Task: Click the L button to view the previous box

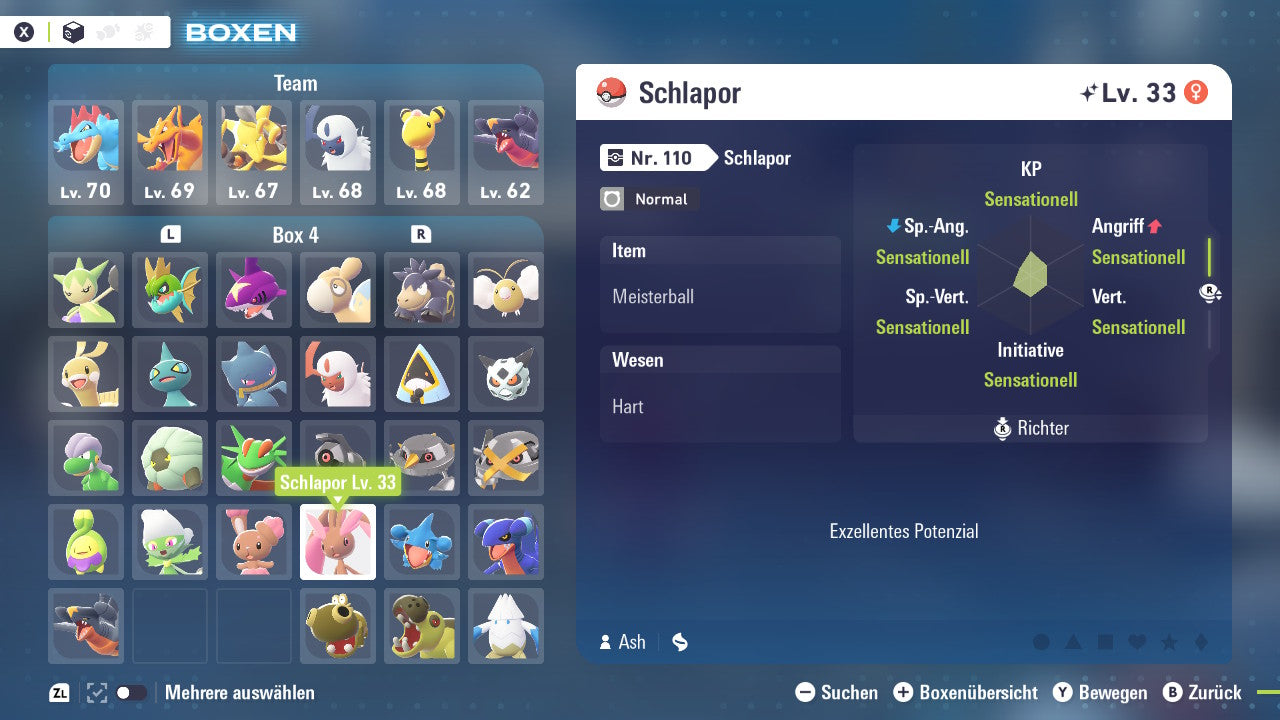Action: click(170, 234)
